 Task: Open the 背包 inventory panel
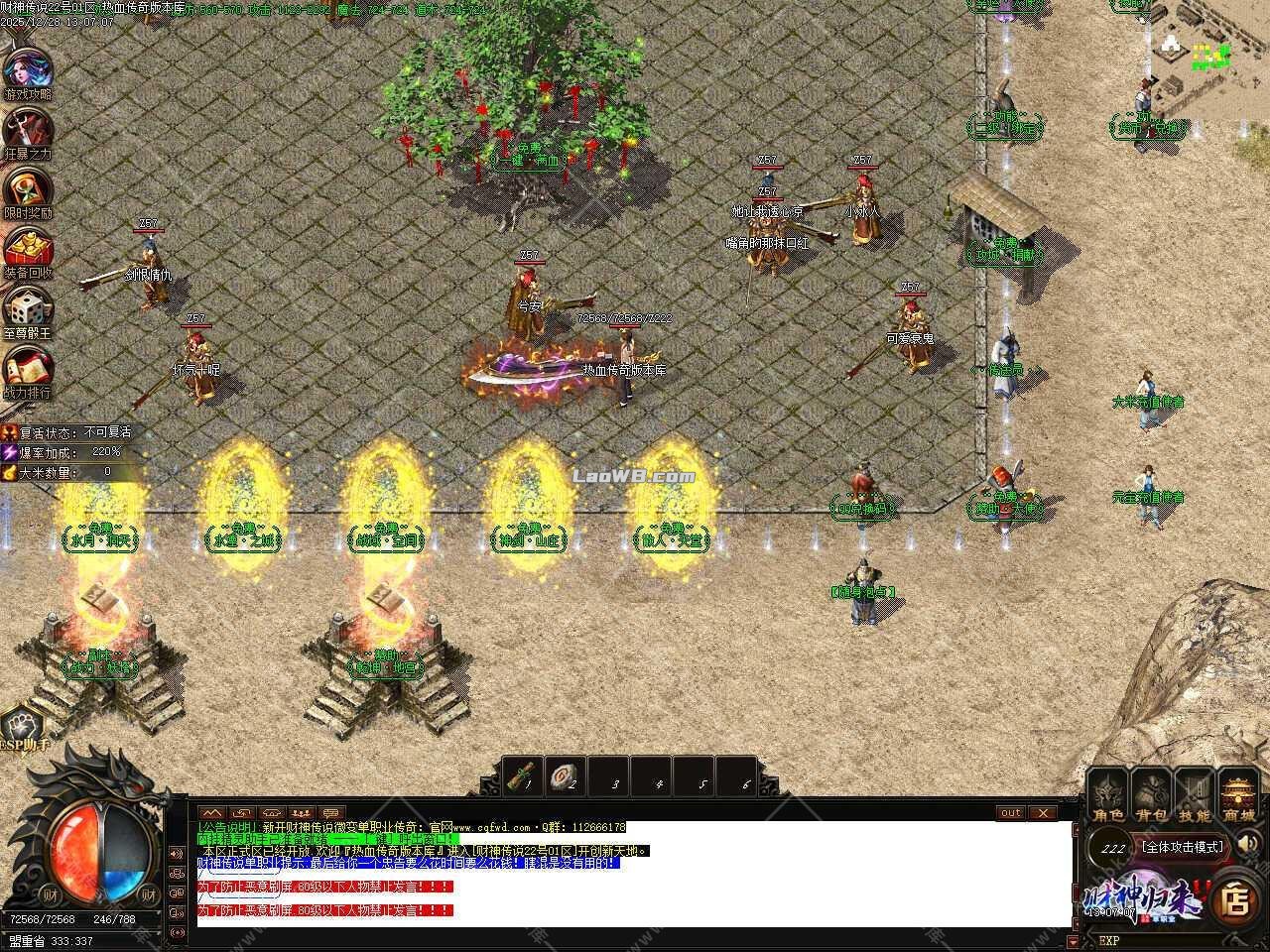[1151, 793]
